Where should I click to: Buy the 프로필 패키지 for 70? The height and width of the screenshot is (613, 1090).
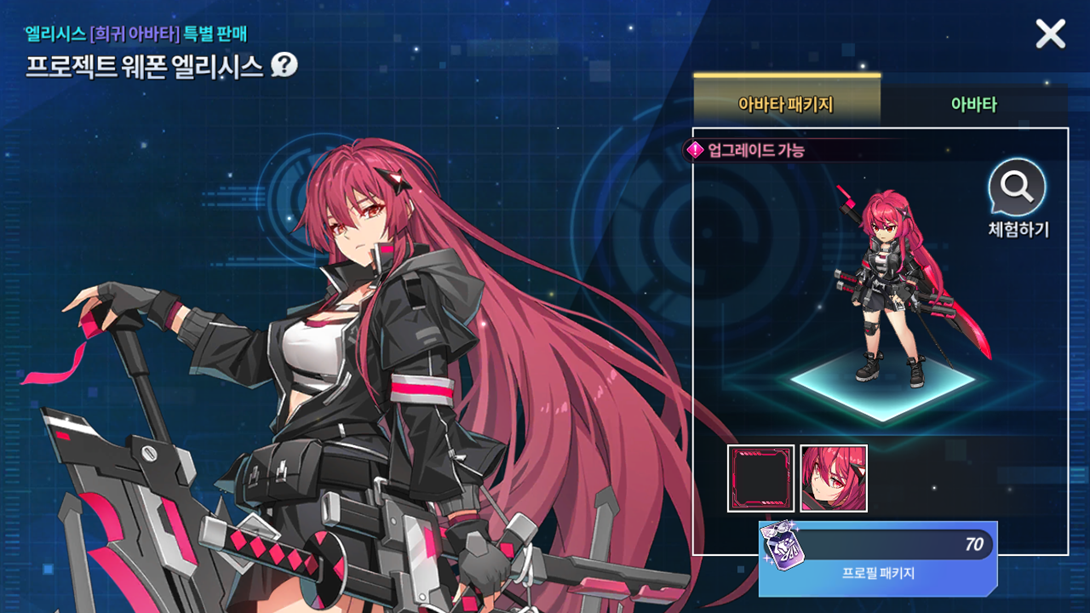(877, 558)
